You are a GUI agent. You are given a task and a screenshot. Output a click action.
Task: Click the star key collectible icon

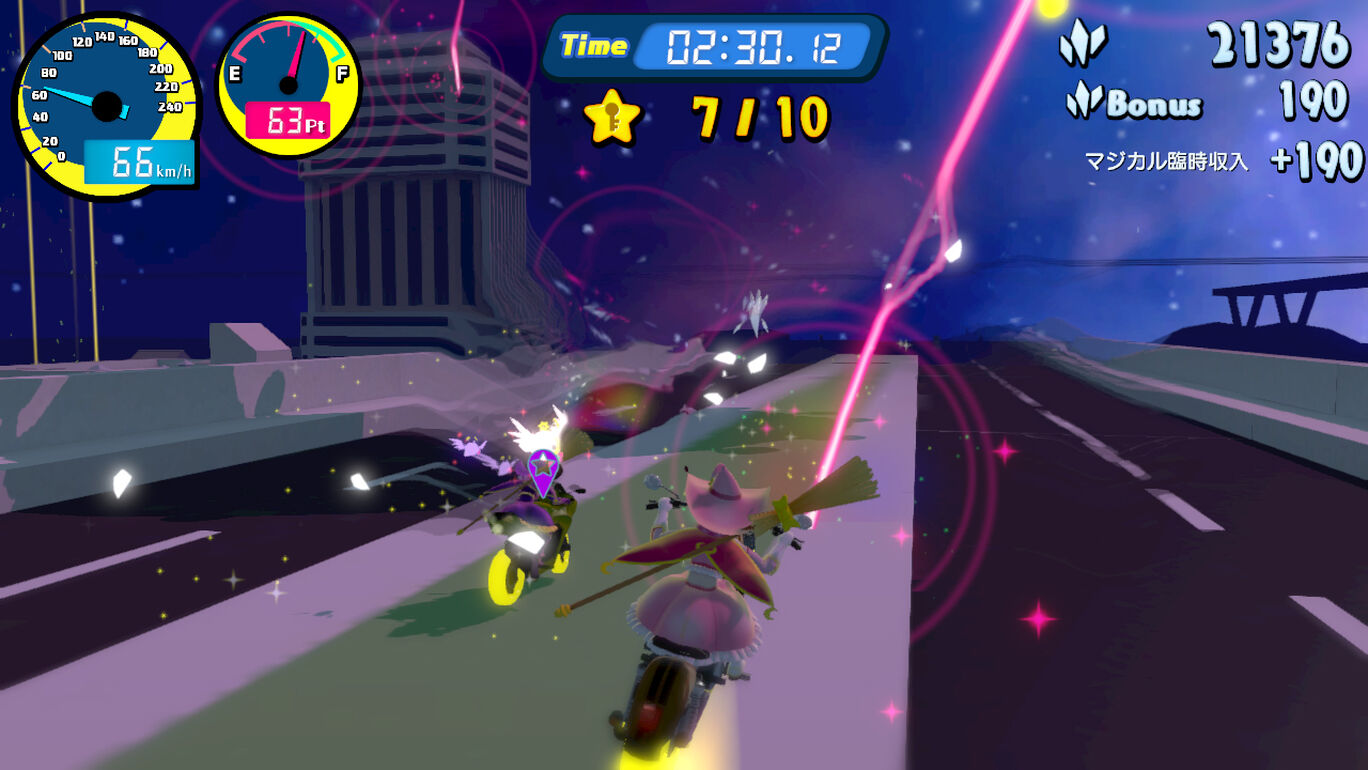tap(612, 118)
